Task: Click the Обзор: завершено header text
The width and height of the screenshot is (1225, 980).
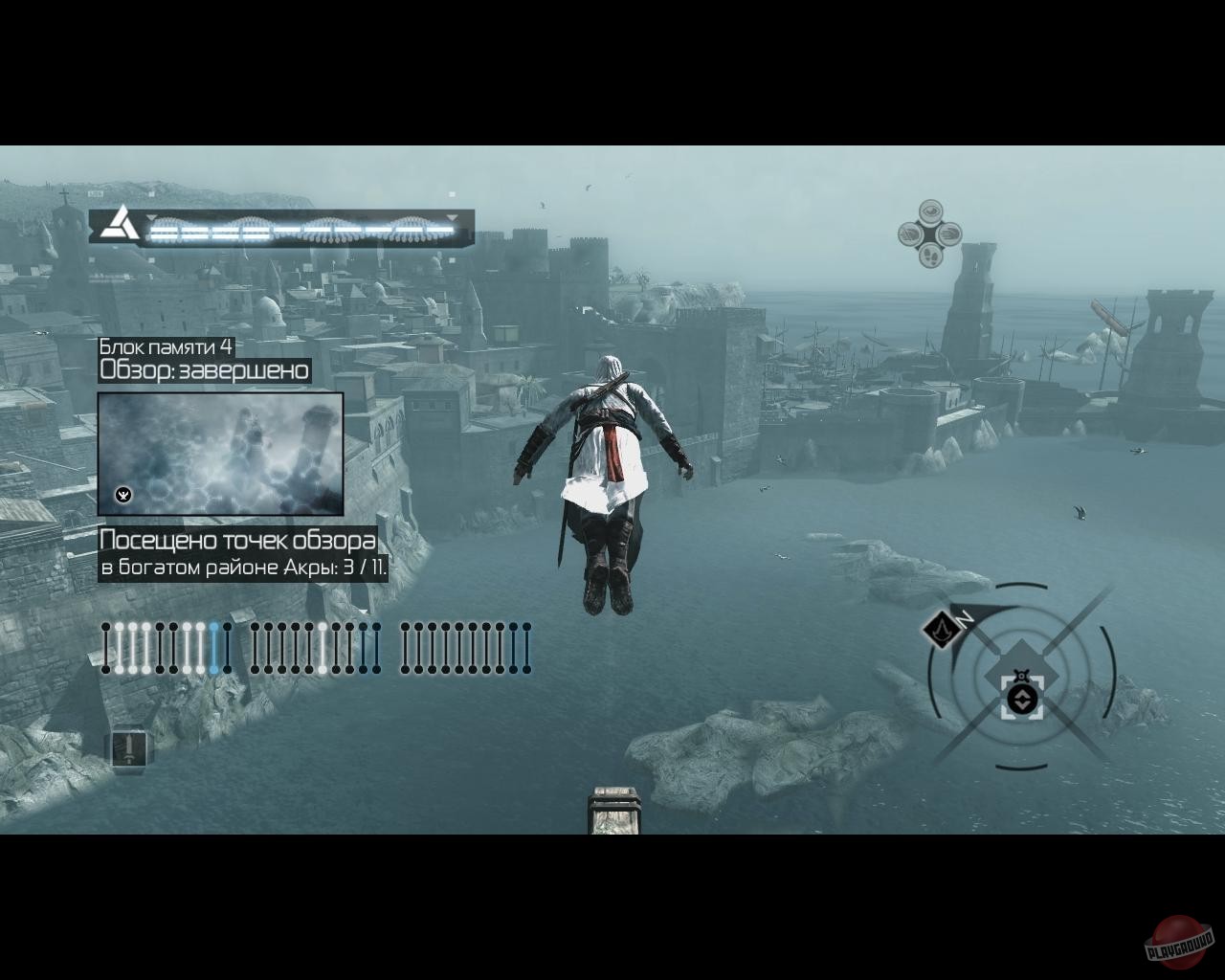Action: coord(204,370)
